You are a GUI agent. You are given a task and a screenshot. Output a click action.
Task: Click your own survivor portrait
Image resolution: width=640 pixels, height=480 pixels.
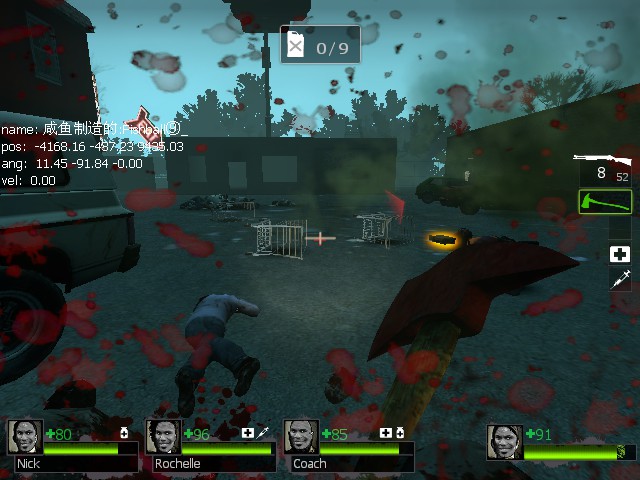point(505,441)
